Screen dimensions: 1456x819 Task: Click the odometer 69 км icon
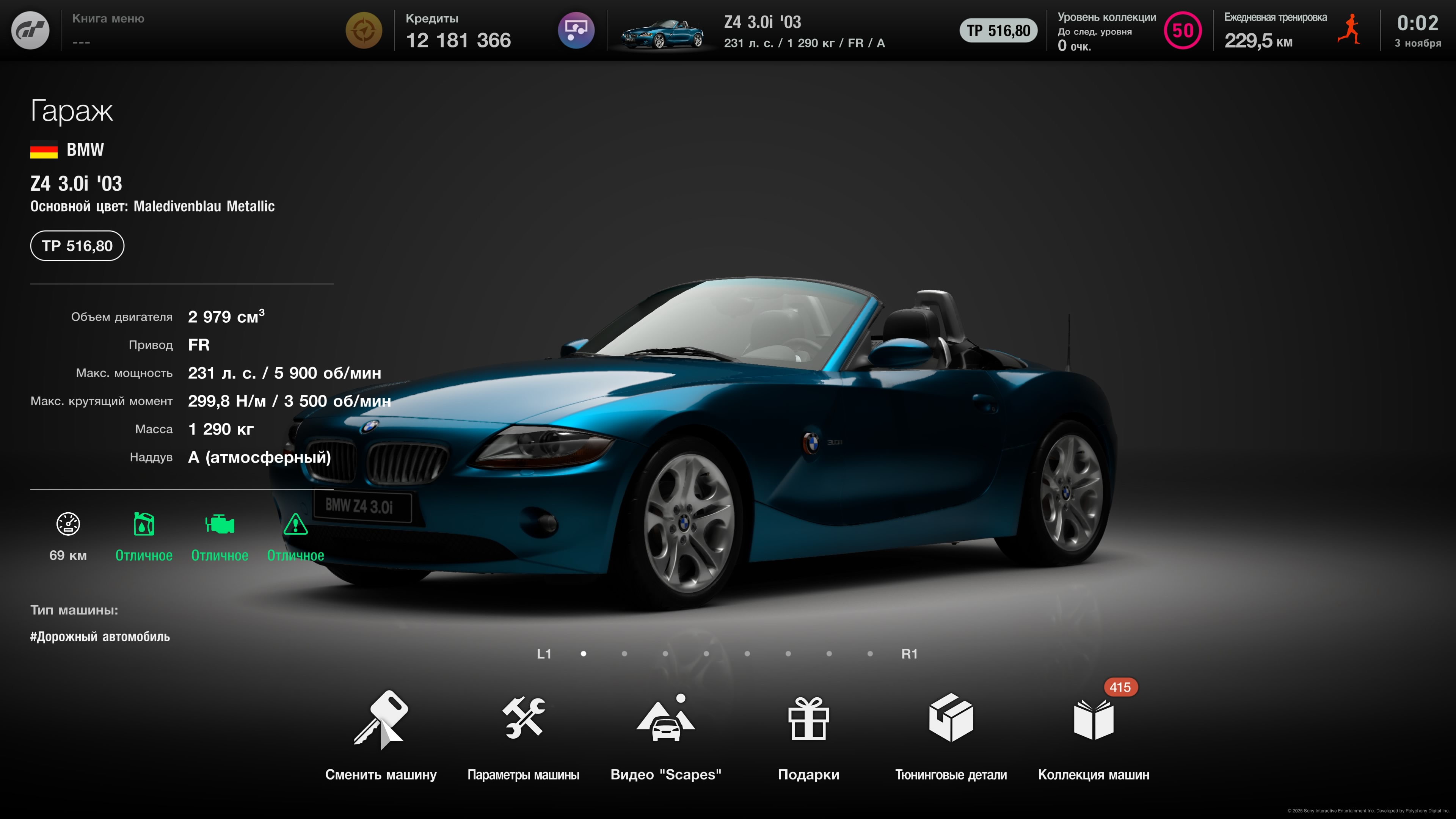tap(68, 524)
